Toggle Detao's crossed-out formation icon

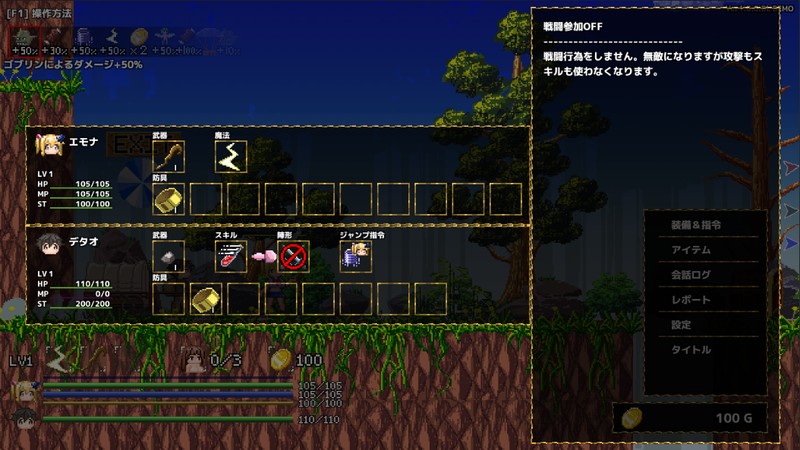[x=294, y=257]
